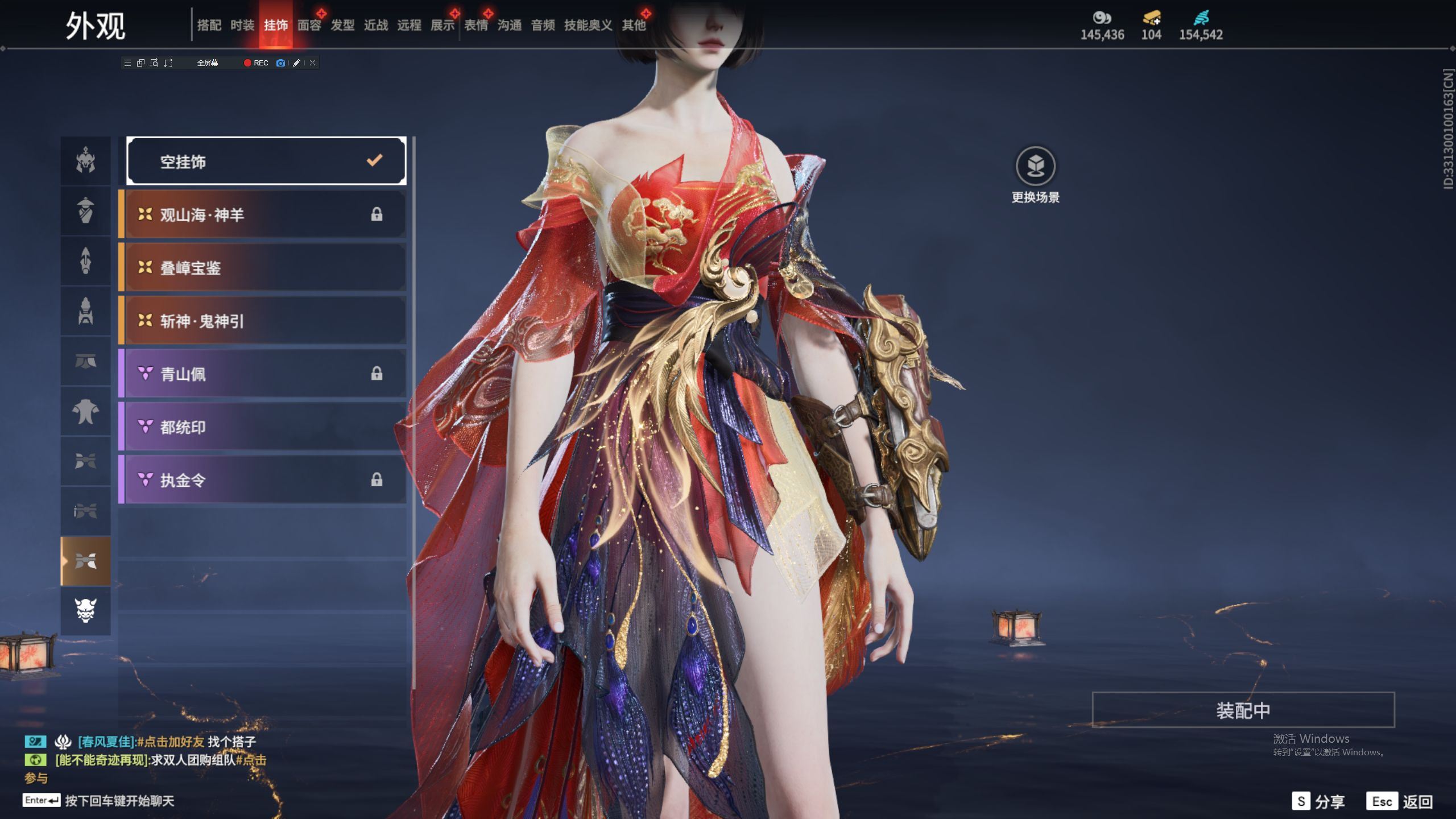
Task: Close the screen recorder toolbar
Action: (x=312, y=63)
